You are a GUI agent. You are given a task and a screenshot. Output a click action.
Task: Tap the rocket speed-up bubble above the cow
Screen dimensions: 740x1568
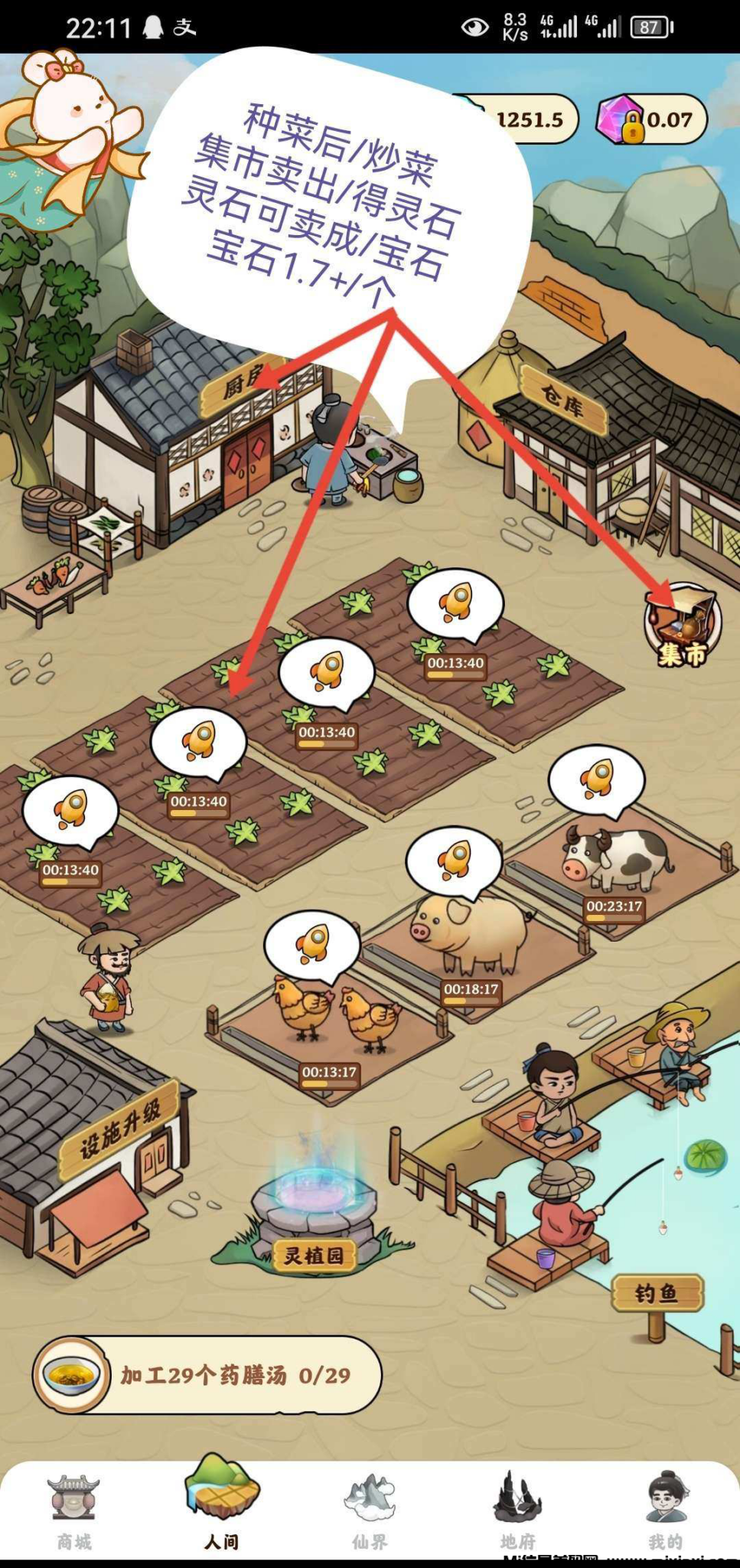pos(596,779)
